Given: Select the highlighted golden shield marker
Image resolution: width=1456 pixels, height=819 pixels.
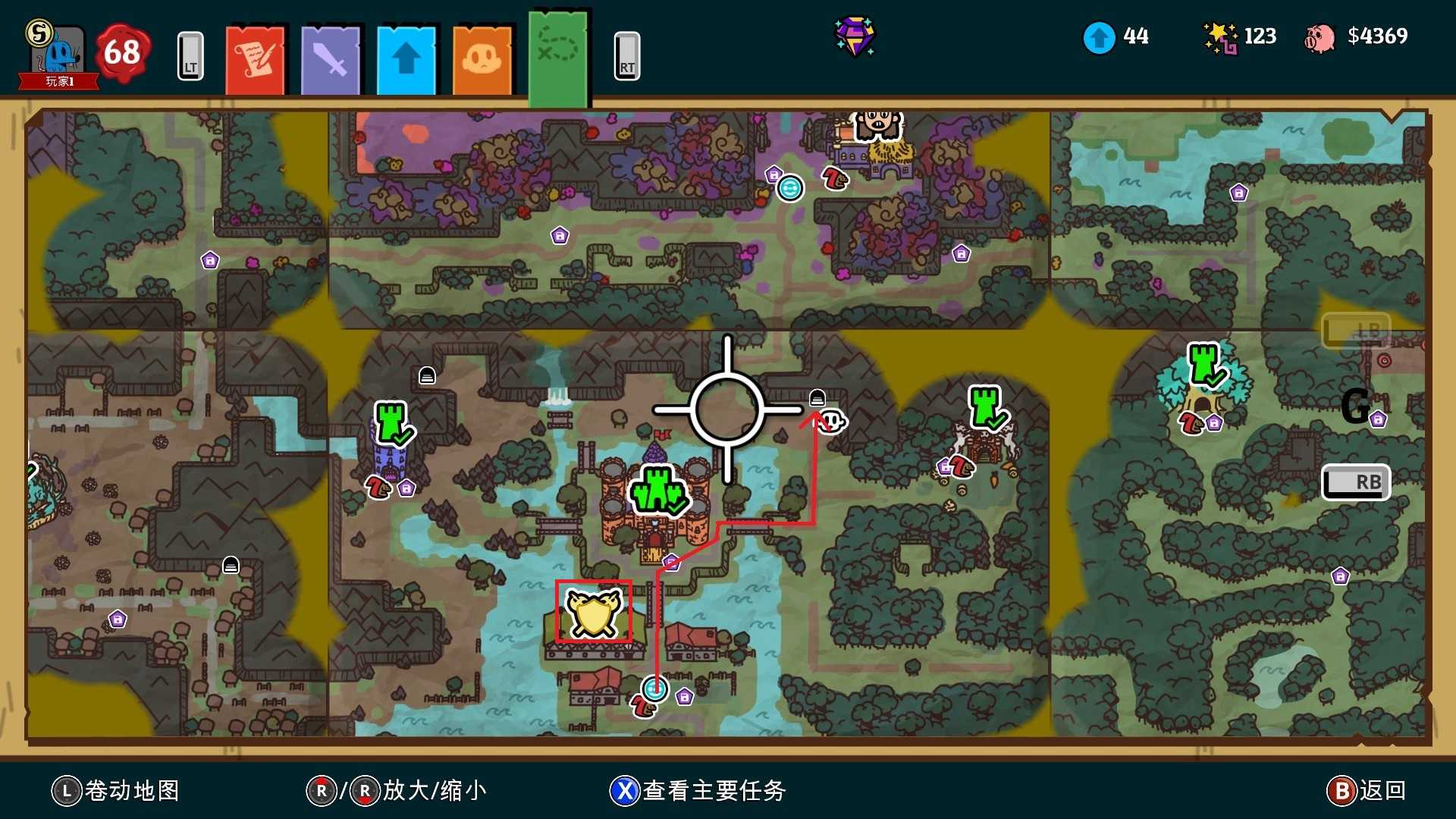Looking at the screenshot, I should coord(594,613).
